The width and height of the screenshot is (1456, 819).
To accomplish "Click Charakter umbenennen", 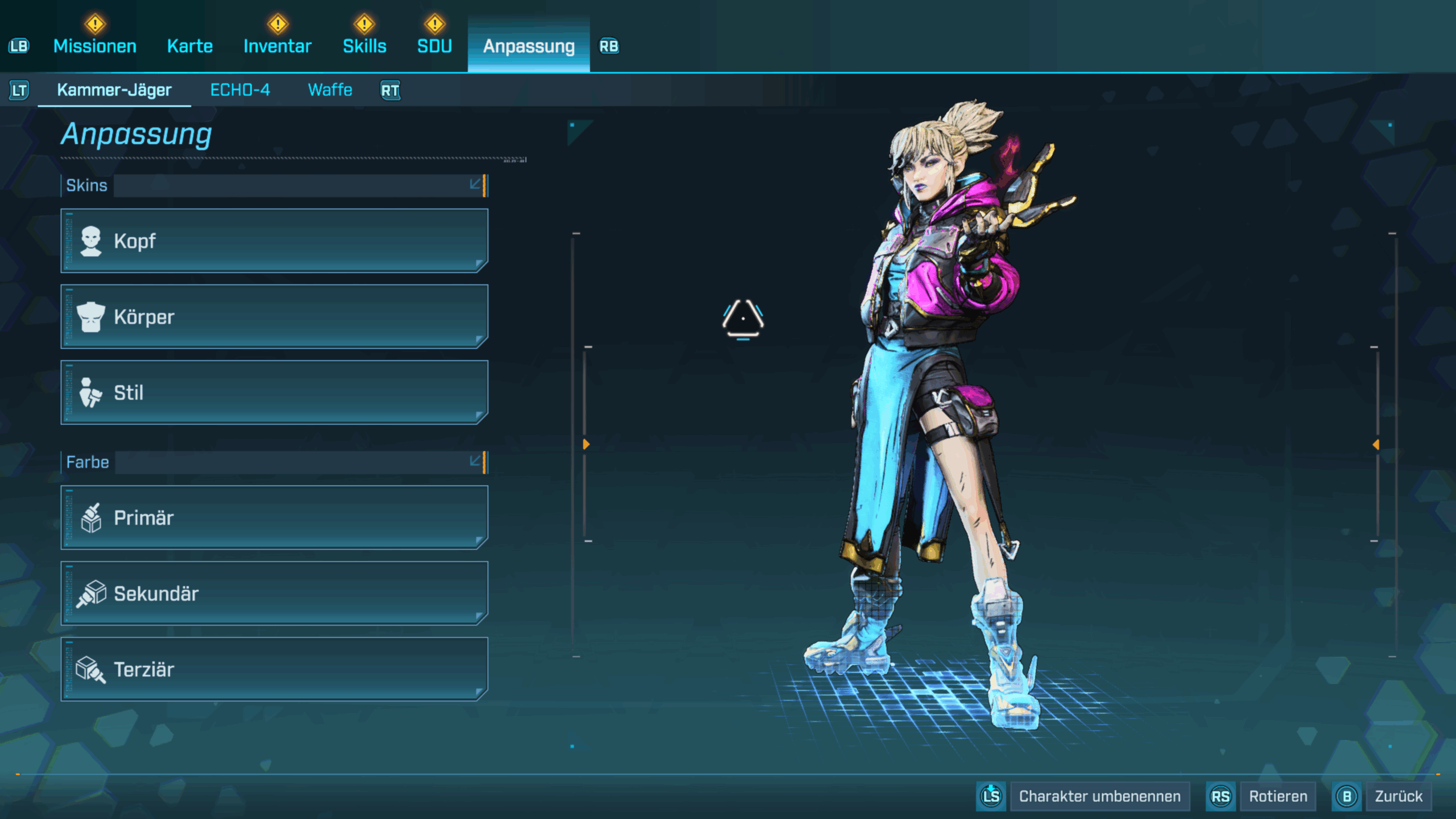I will click(1099, 796).
